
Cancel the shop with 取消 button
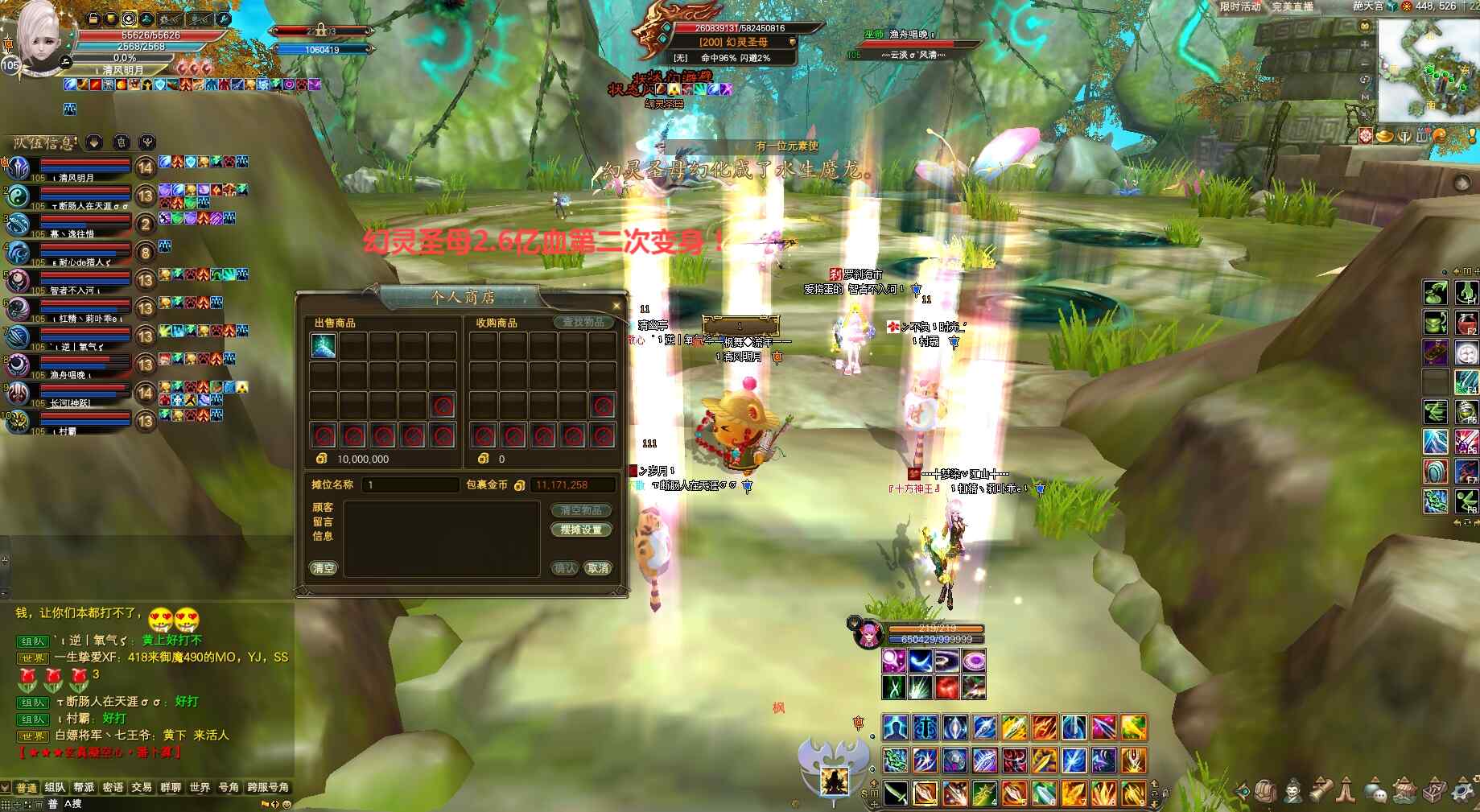pos(598,568)
